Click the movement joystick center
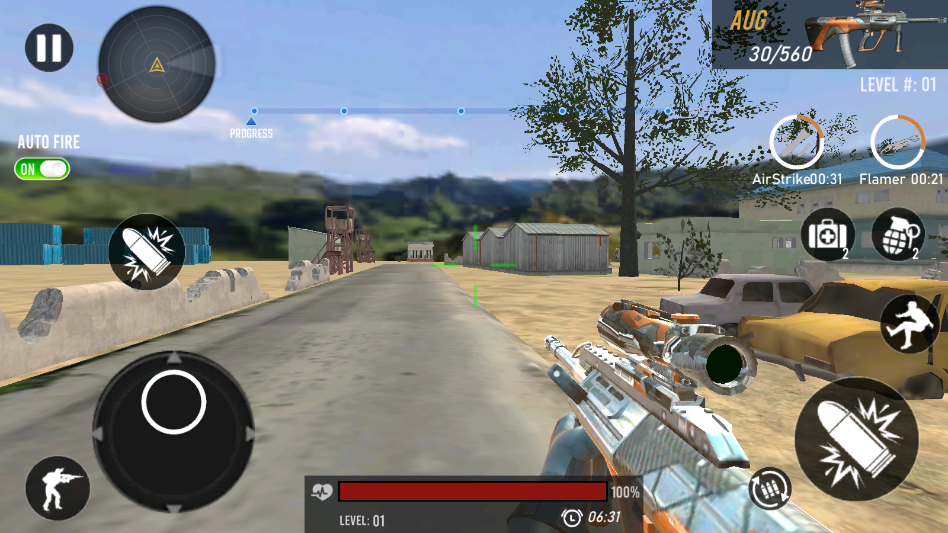Viewport: 948px width, 533px height. [x=174, y=402]
